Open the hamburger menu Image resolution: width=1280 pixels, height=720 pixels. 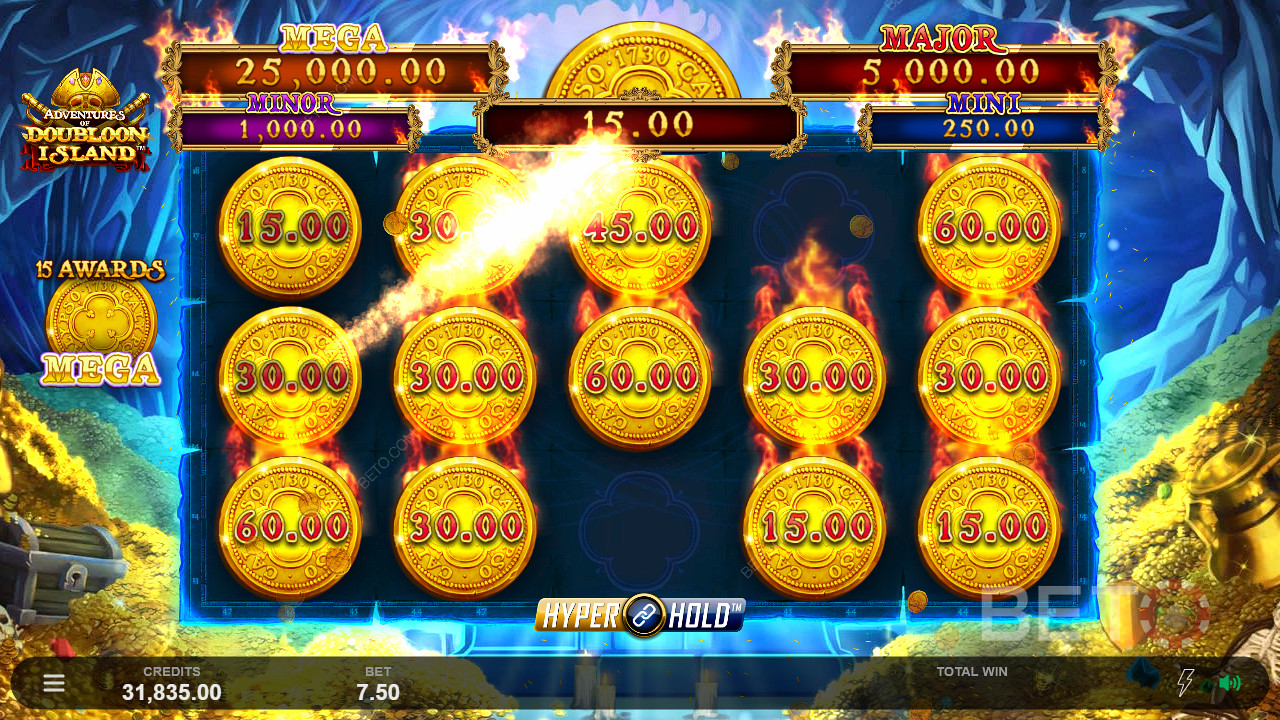[54, 684]
